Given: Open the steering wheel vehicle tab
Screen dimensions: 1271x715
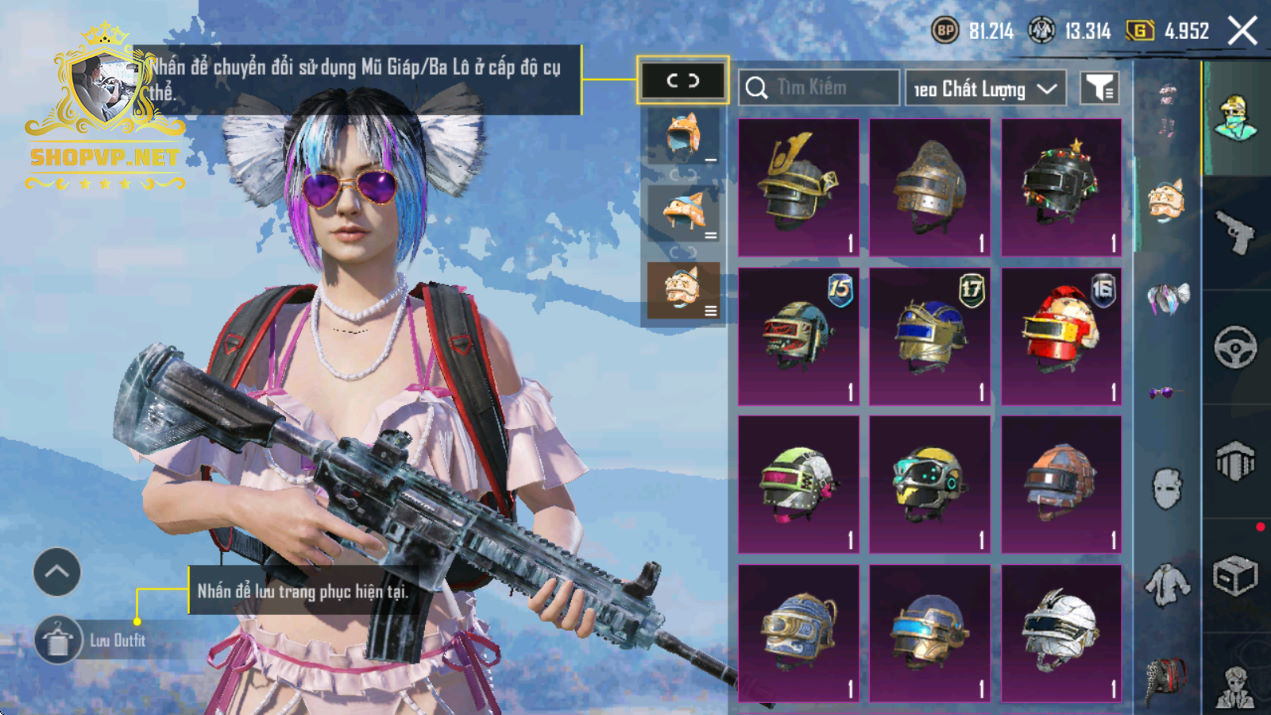Looking at the screenshot, I should (x=1236, y=347).
